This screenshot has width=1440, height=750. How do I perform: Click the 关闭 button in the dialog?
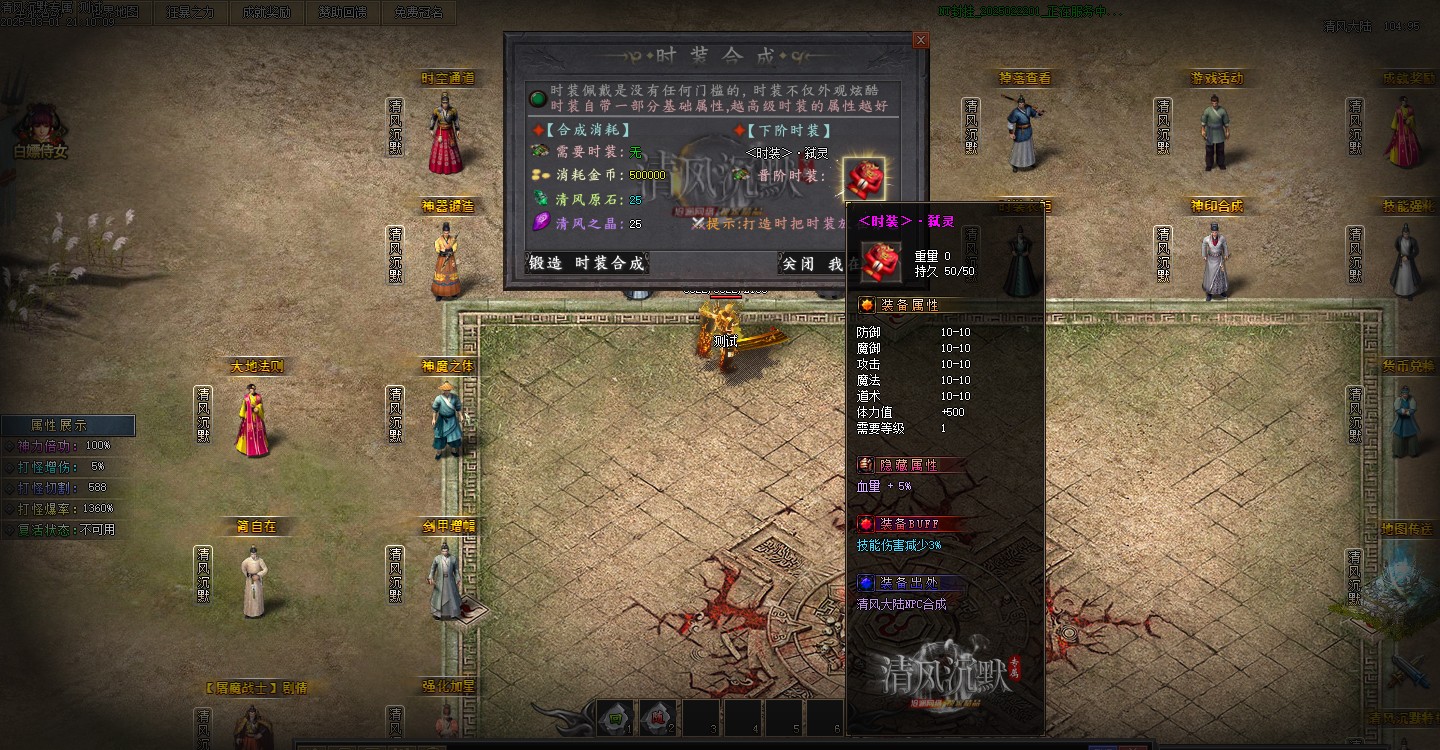pos(798,264)
